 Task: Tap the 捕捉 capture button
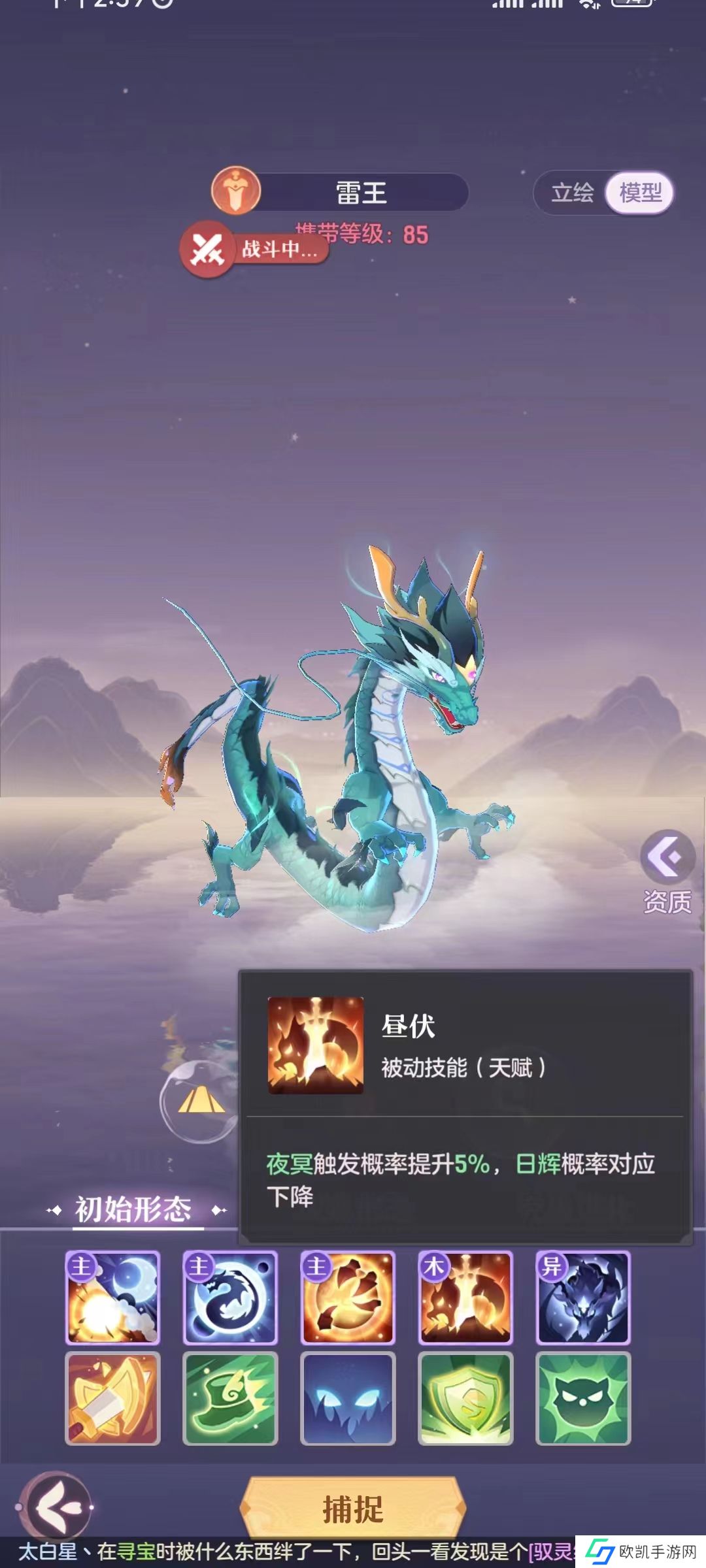(353, 1509)
